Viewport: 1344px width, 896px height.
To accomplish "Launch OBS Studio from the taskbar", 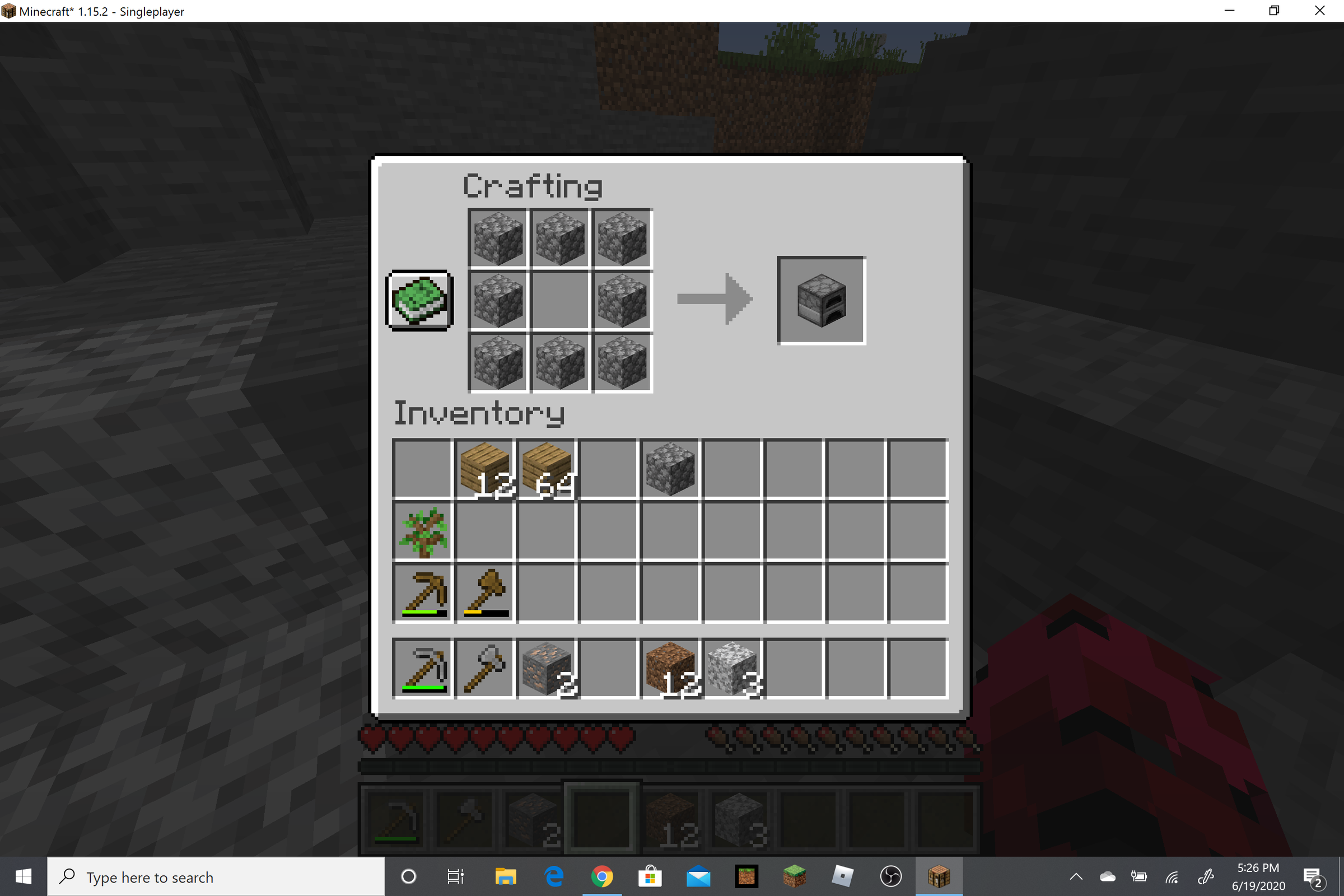I will tap(892, 876).
